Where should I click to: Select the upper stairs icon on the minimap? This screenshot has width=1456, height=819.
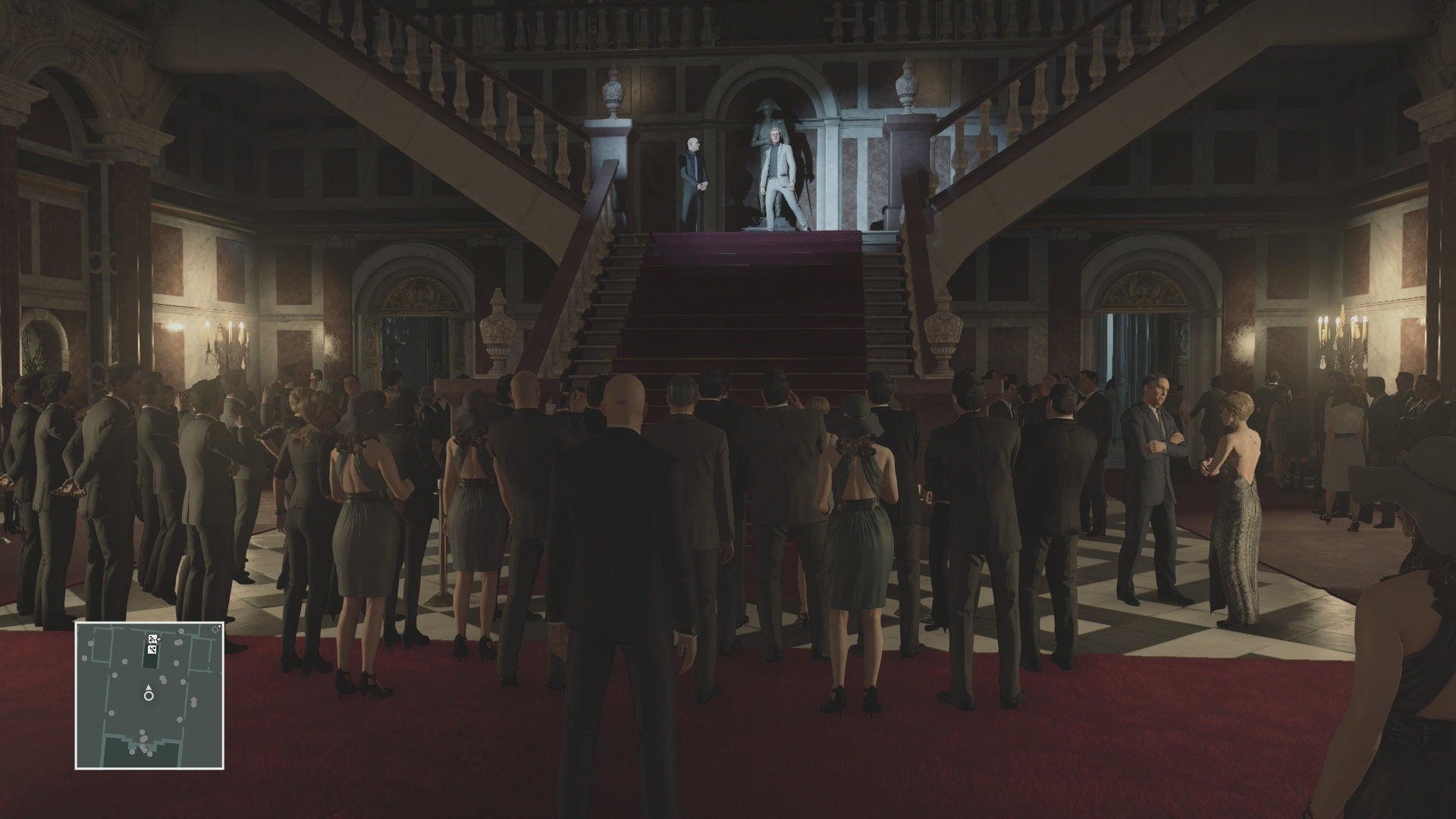pos(152,639)
